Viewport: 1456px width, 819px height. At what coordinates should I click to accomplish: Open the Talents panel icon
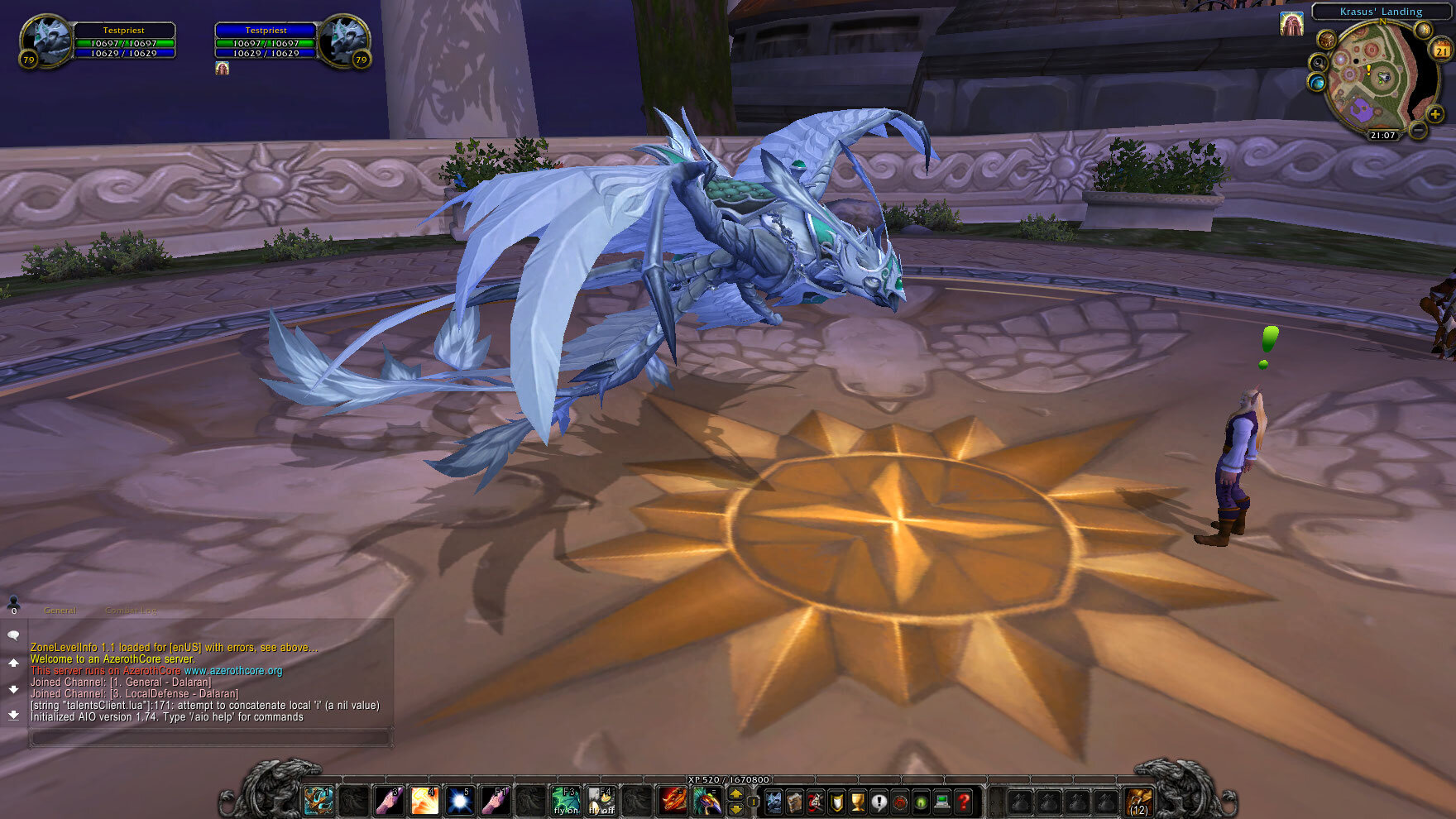[815, 801]
